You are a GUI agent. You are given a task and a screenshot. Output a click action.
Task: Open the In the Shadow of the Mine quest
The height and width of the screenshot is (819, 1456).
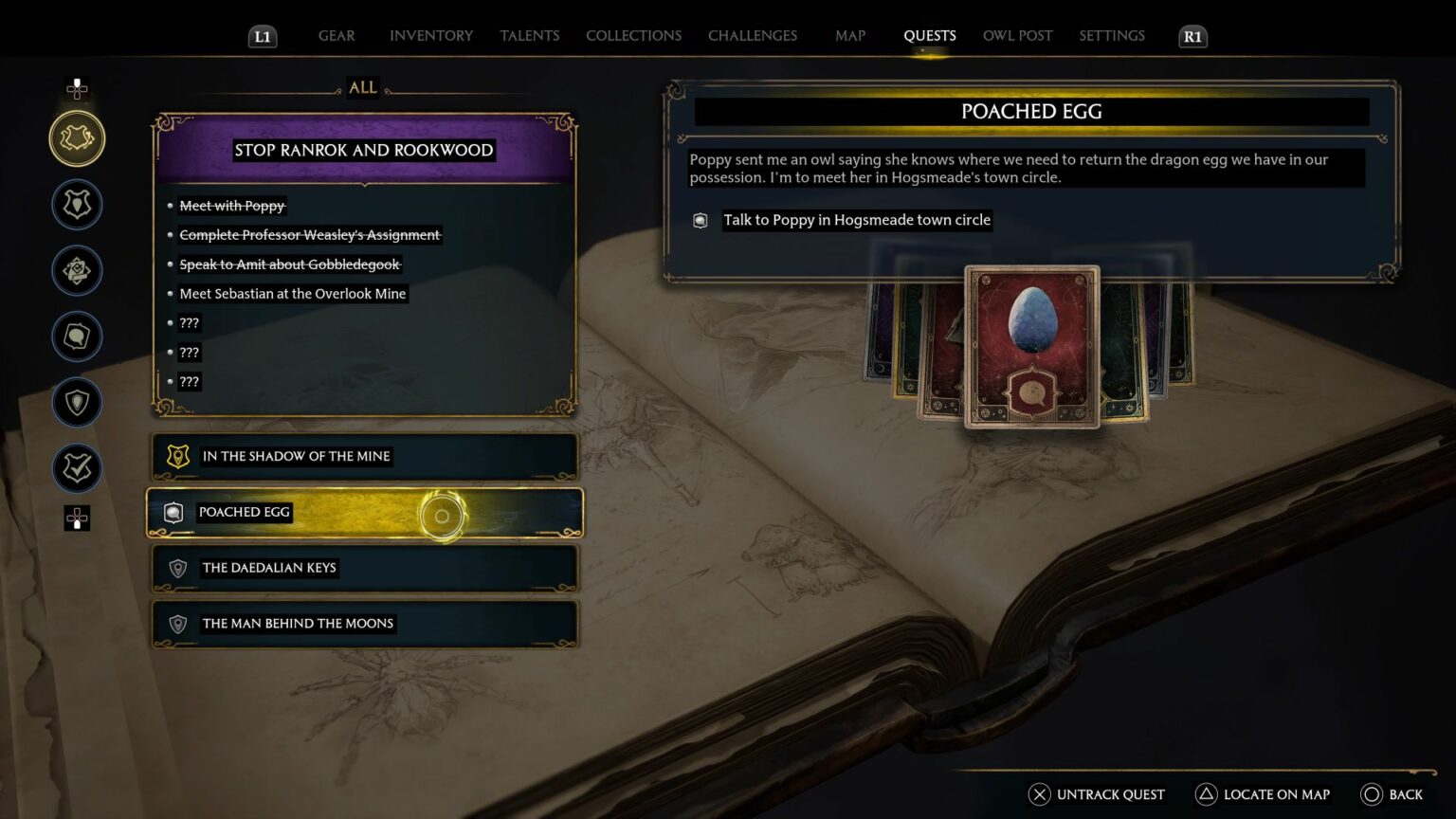coord(364,457)
